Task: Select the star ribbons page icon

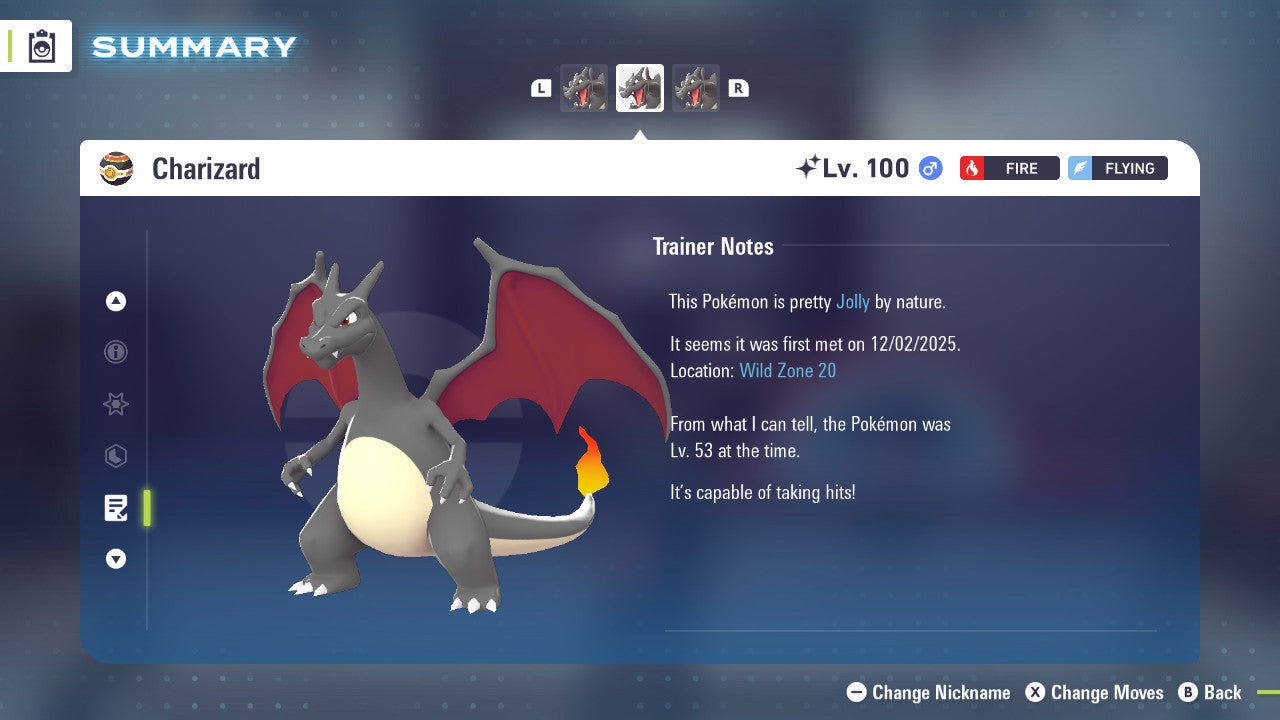Action: (115, 404)
